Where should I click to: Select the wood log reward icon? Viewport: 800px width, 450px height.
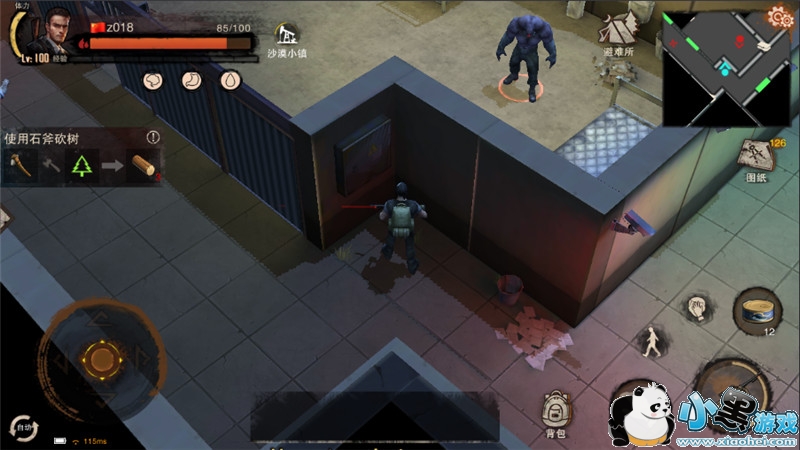143,166
